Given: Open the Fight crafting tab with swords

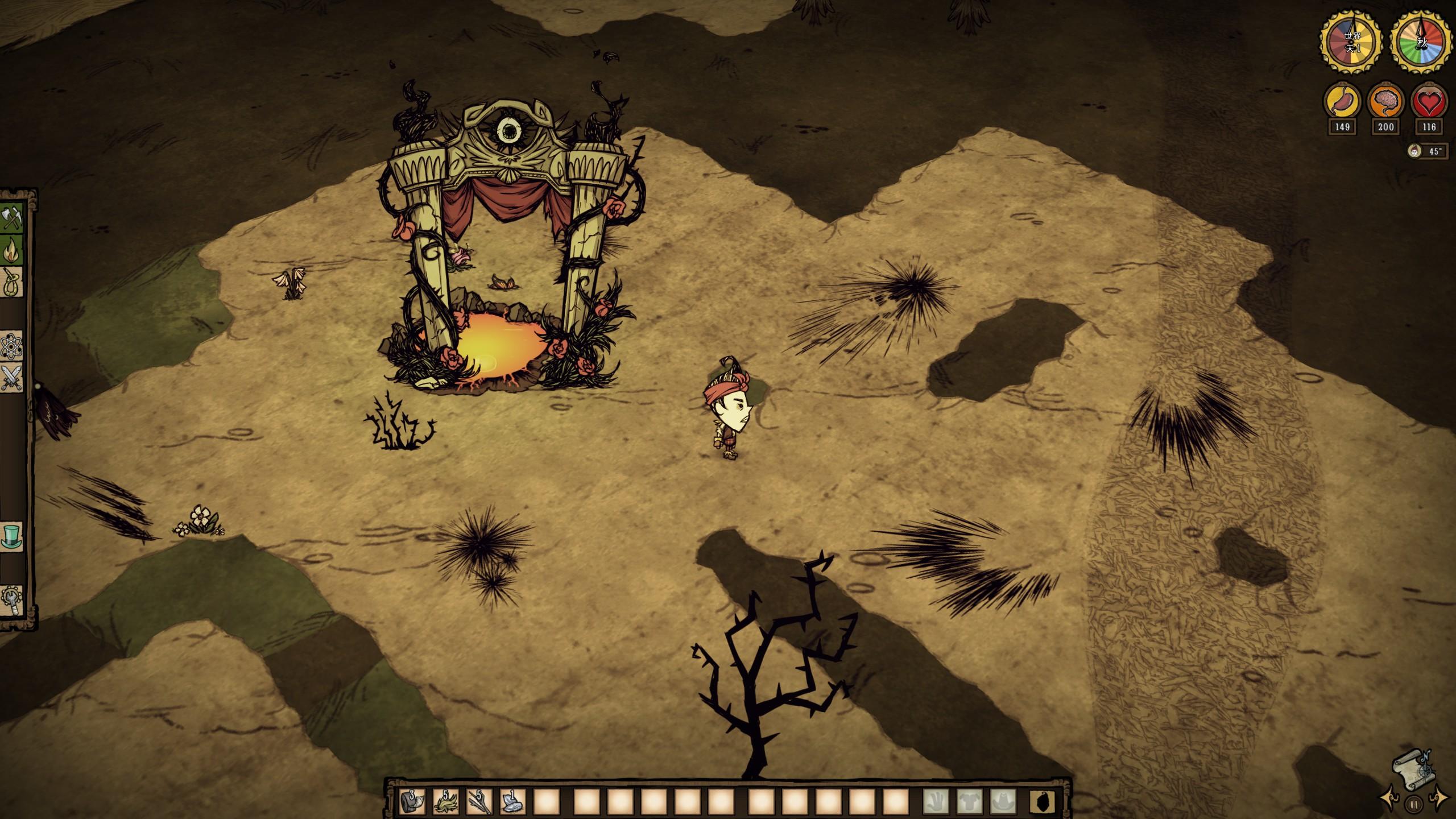Looking at the screenshot, I should [12, 377].
